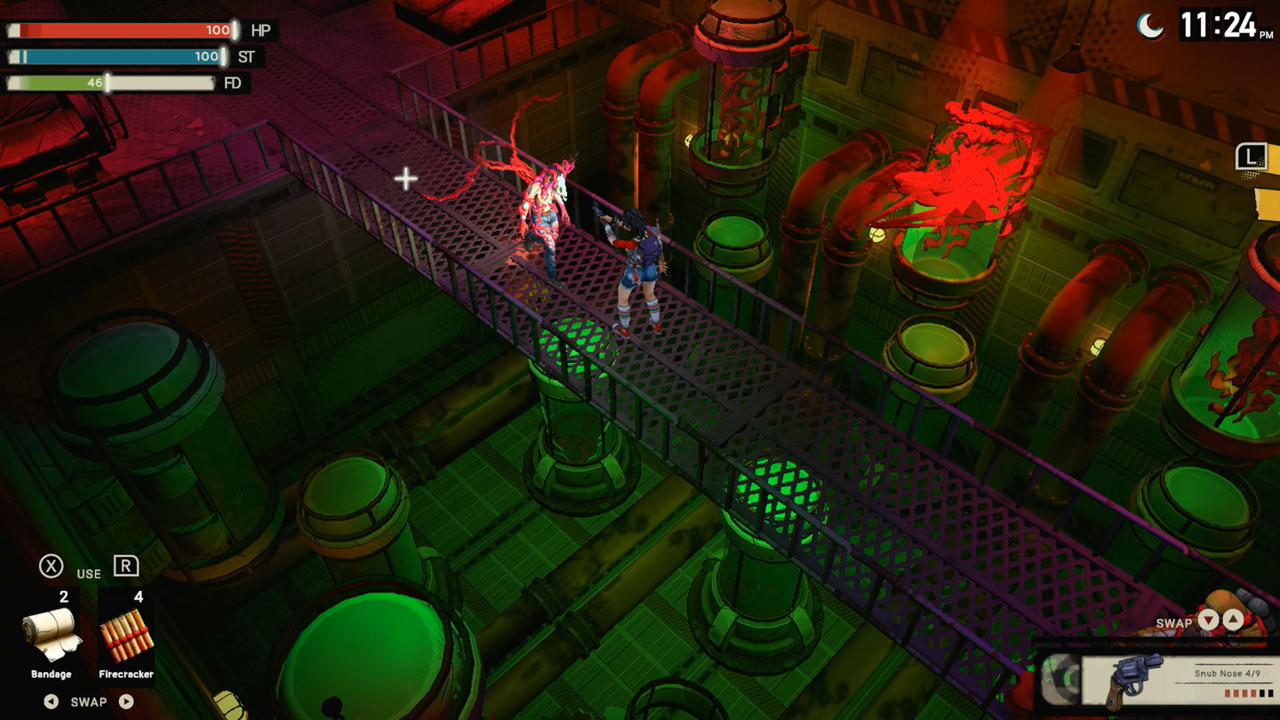Click the SWAP label near the weapon panel

click(1174, 622)
